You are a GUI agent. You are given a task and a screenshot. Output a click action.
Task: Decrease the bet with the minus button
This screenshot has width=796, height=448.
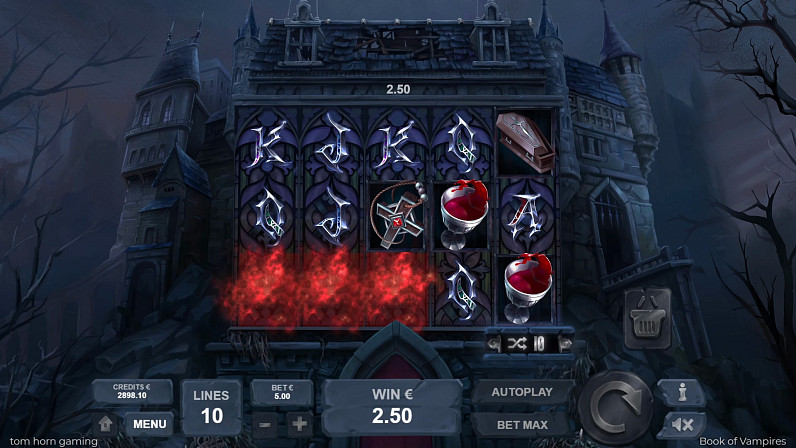pyautogui.click(x=264, y=423)
